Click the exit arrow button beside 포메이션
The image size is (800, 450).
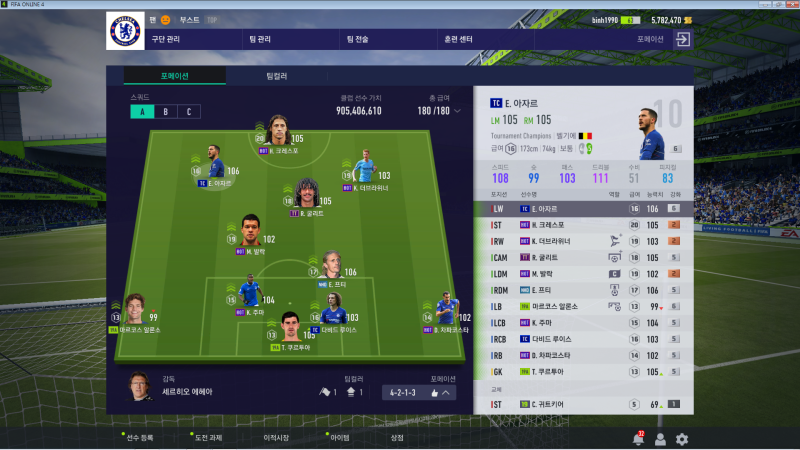point(683,40)
